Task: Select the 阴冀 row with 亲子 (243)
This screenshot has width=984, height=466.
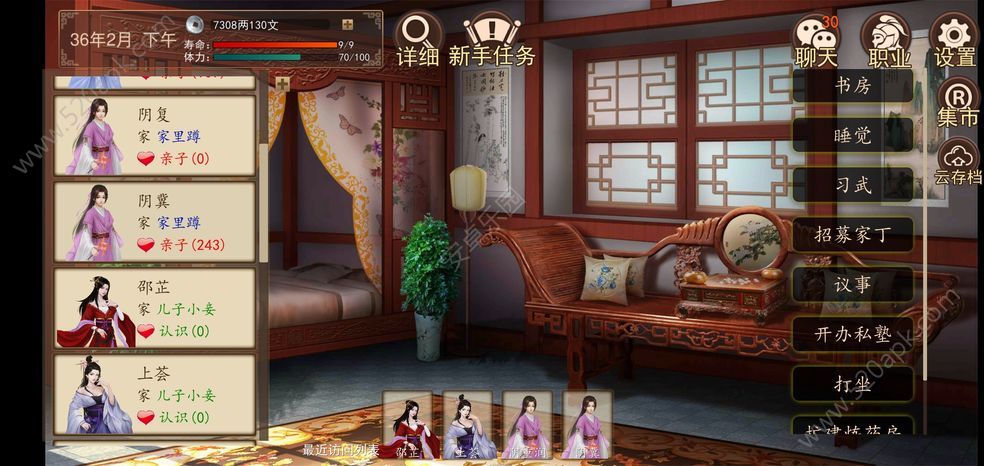Action: [x=155, y=222]
